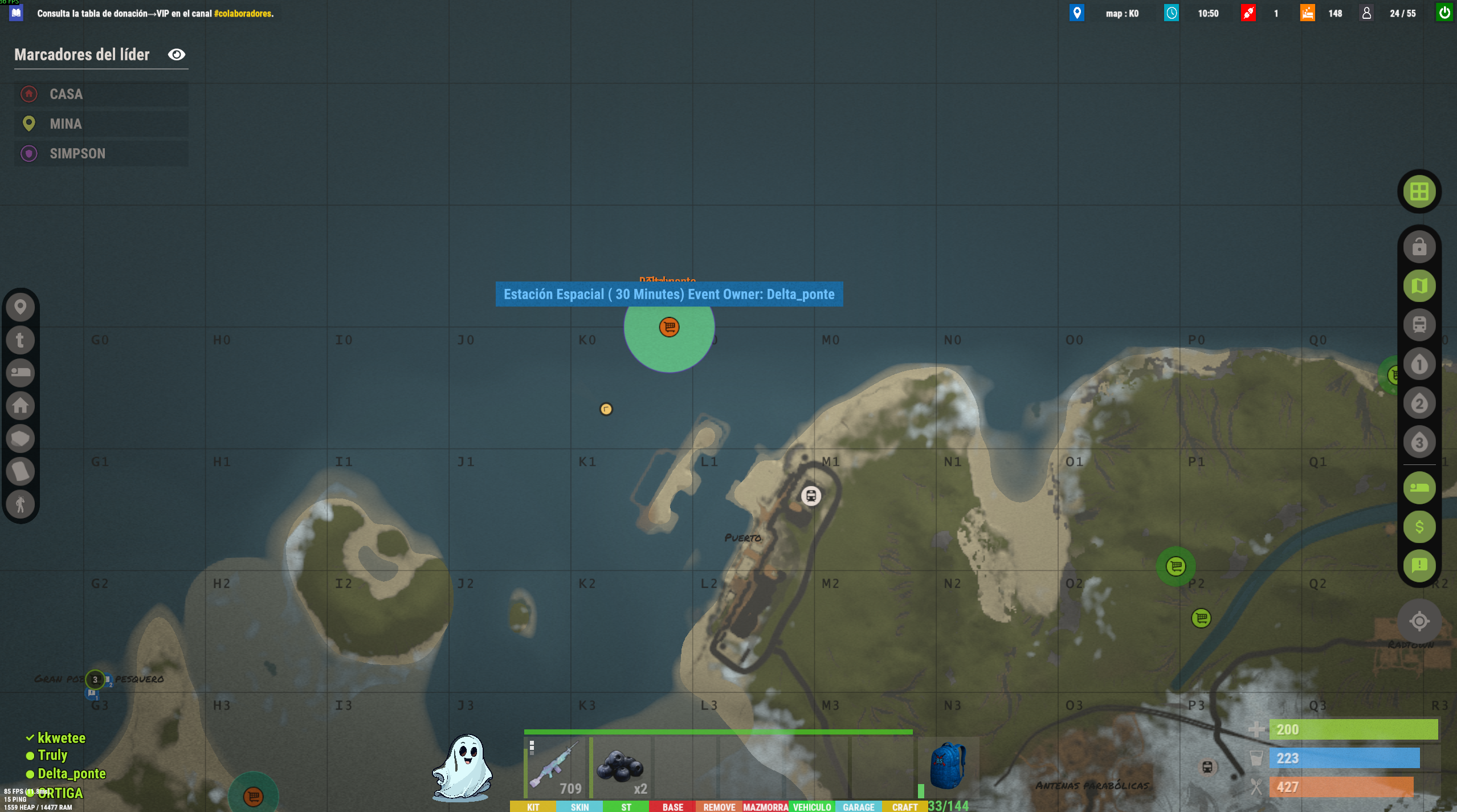Choose the MINA marker entry
The image size is (1457, 812).
(101, 124)
